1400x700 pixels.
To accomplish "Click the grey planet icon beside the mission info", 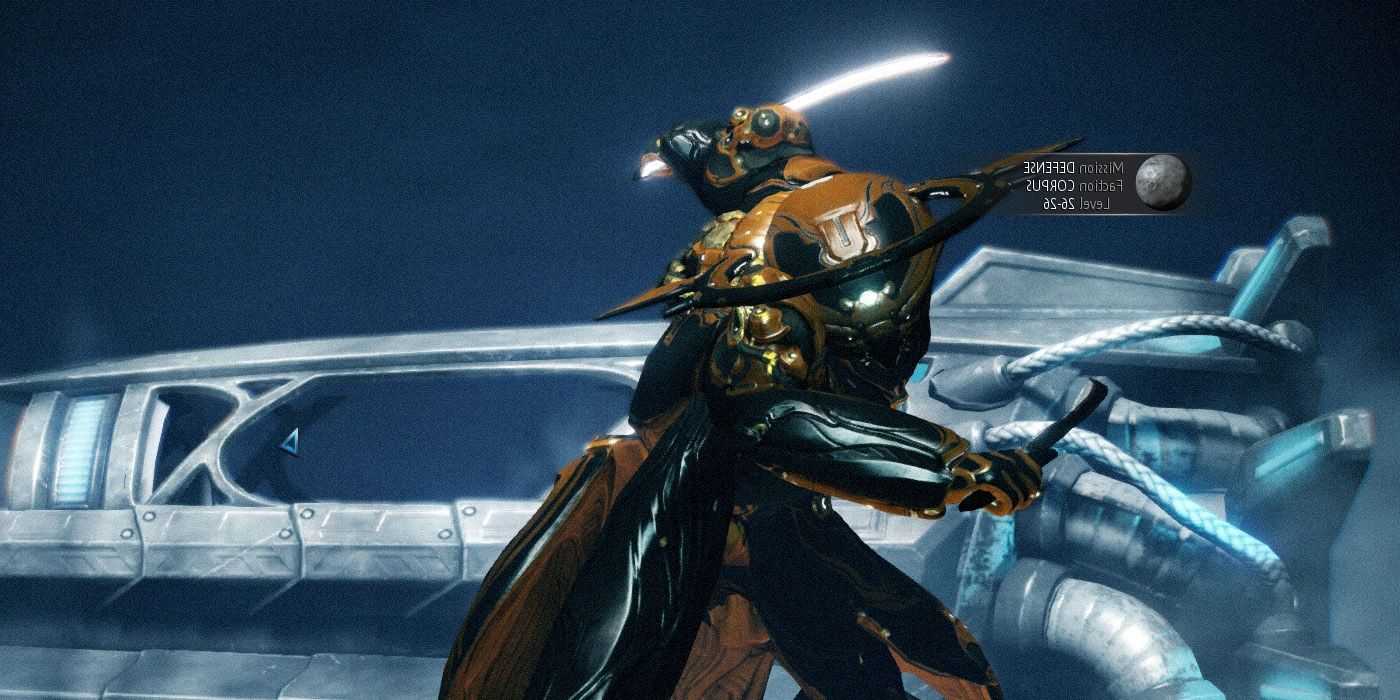I will [x=1162, y=183].
